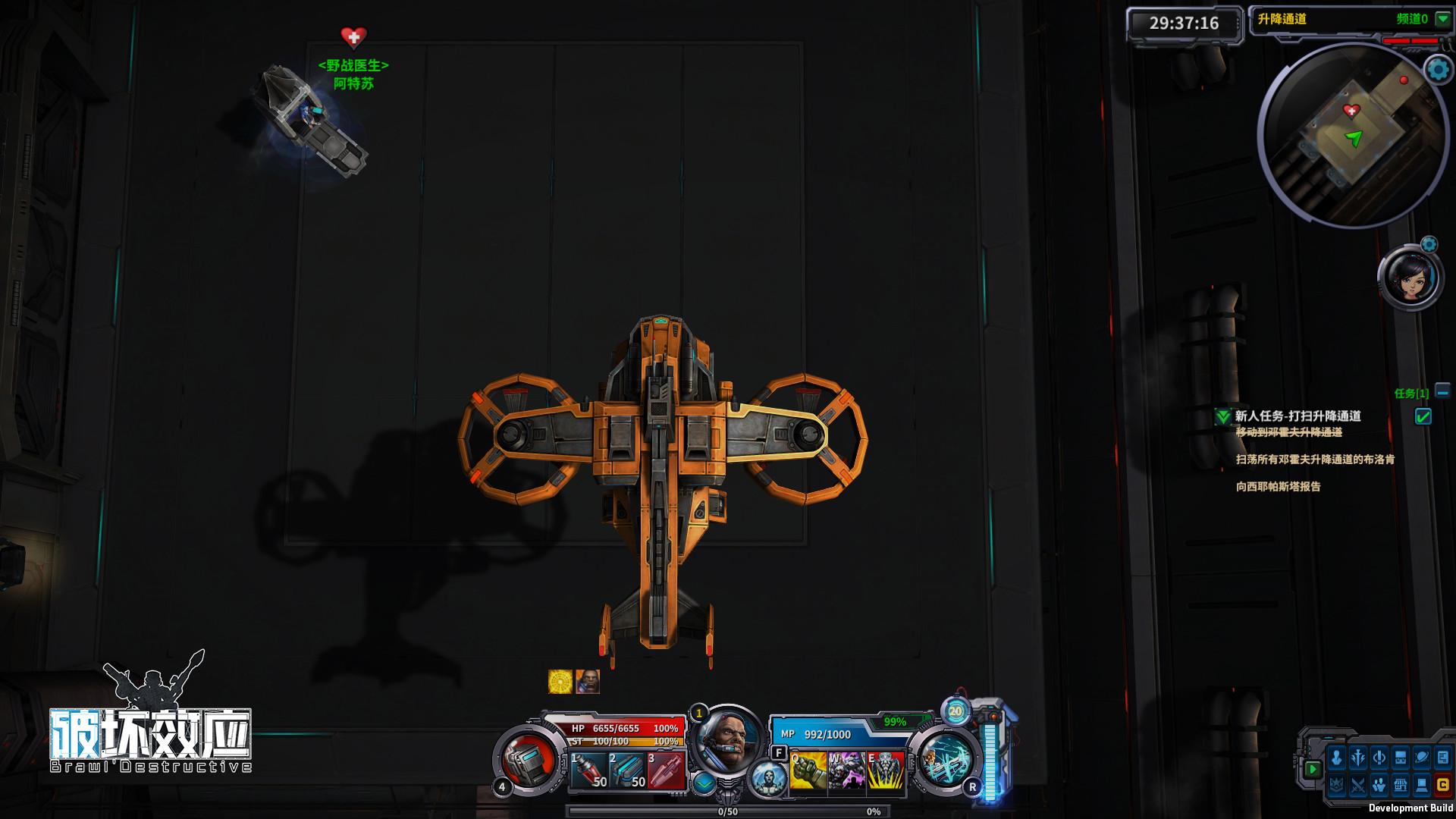Toggle the green checkmark beside the quest
Viewport: 1456px width, 819px height.
1423,416
